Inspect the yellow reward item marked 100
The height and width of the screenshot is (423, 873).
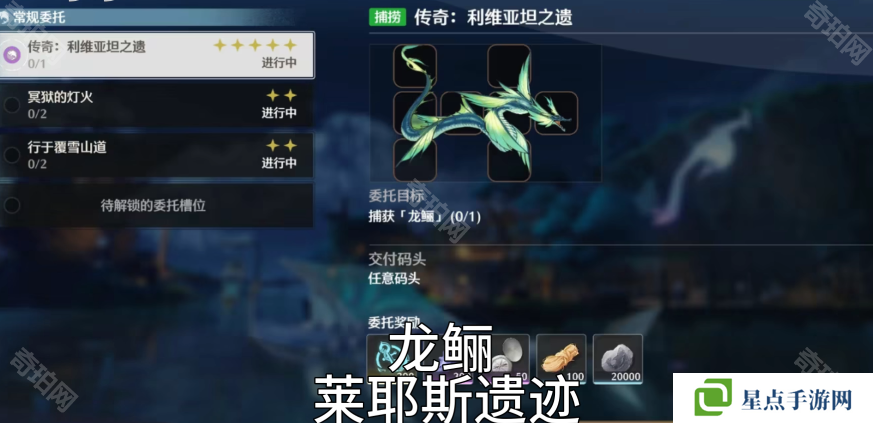pos(561,358)
